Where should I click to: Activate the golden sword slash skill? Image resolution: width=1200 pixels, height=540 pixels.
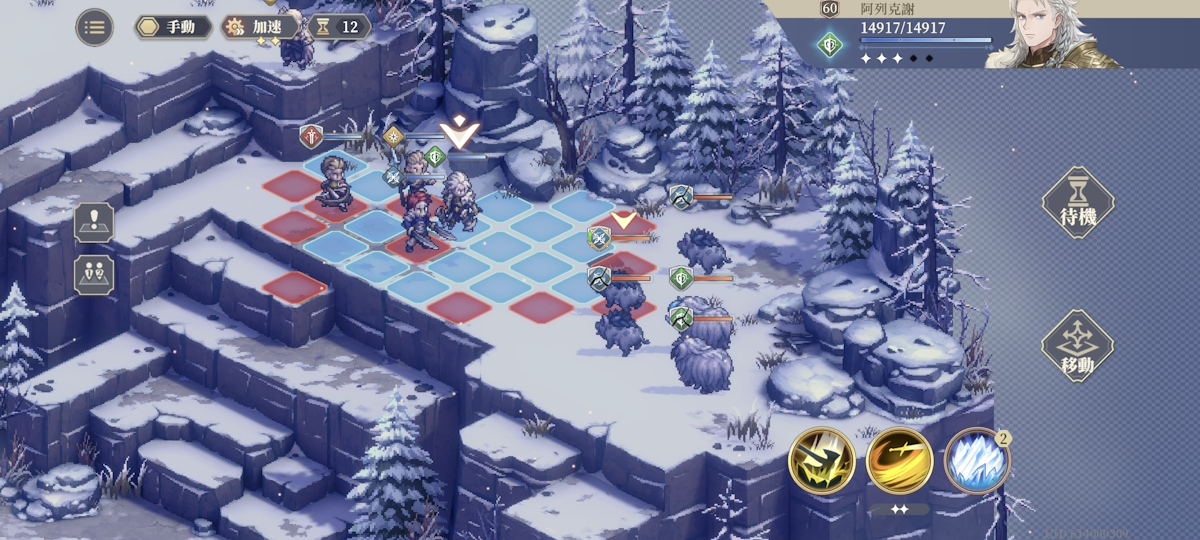(899, 461)
